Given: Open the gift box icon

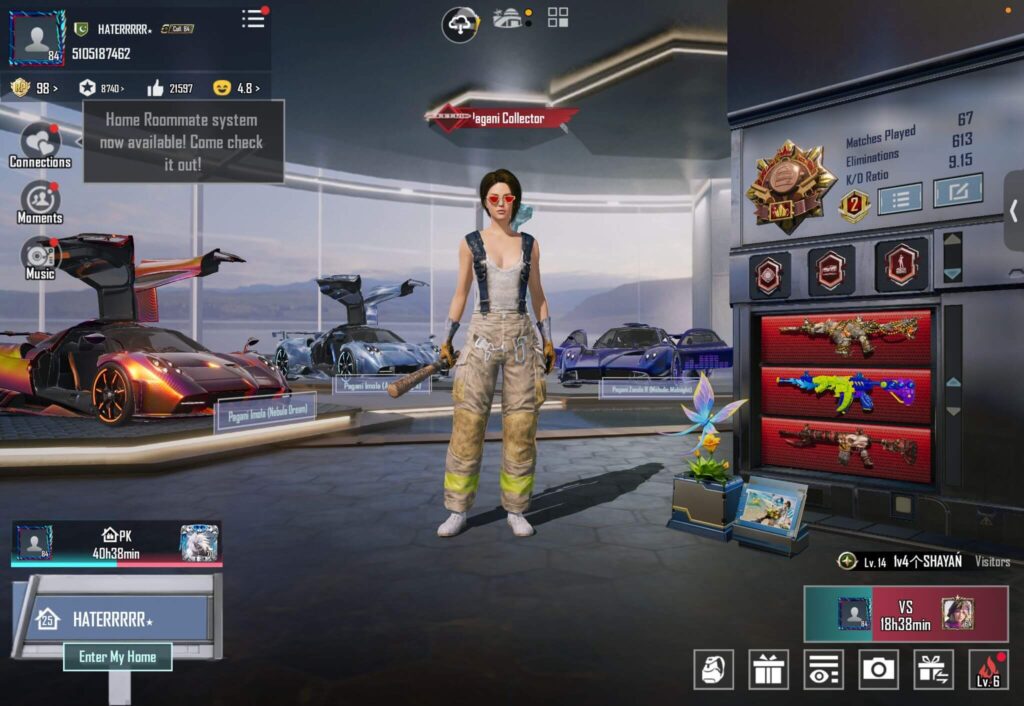Looking at the screenshot, I should [x=768, y=669].
